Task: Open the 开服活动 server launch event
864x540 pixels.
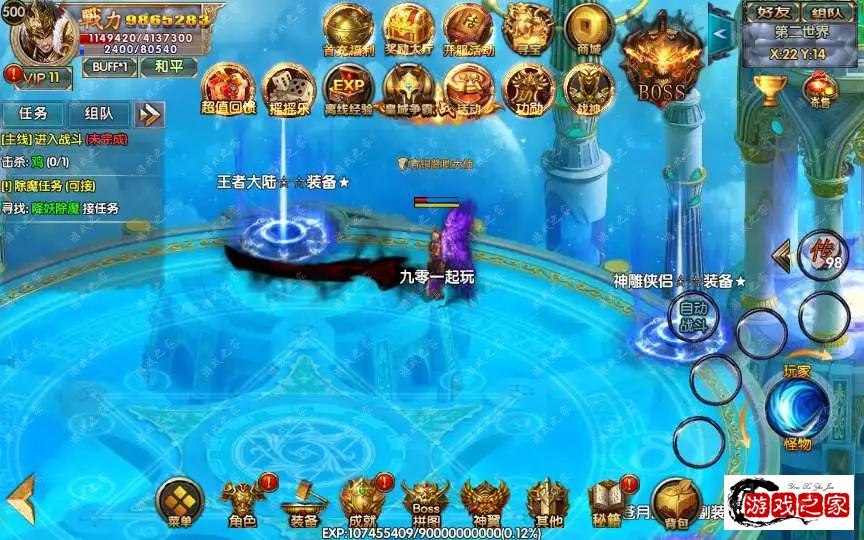Action: [468, 28]
